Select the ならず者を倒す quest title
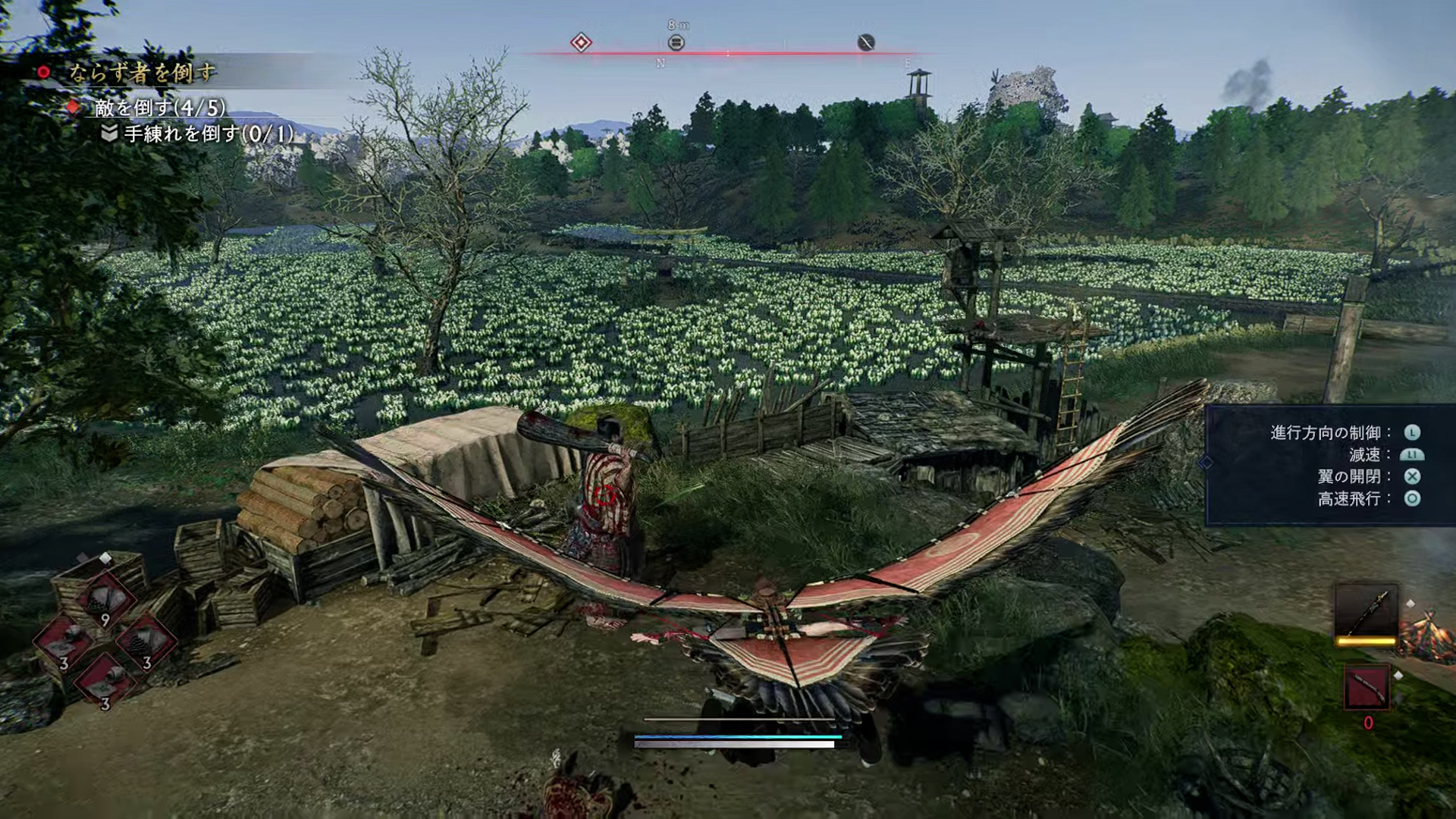1456x819 pixels. pyautogui.click(x=142, y=73)
